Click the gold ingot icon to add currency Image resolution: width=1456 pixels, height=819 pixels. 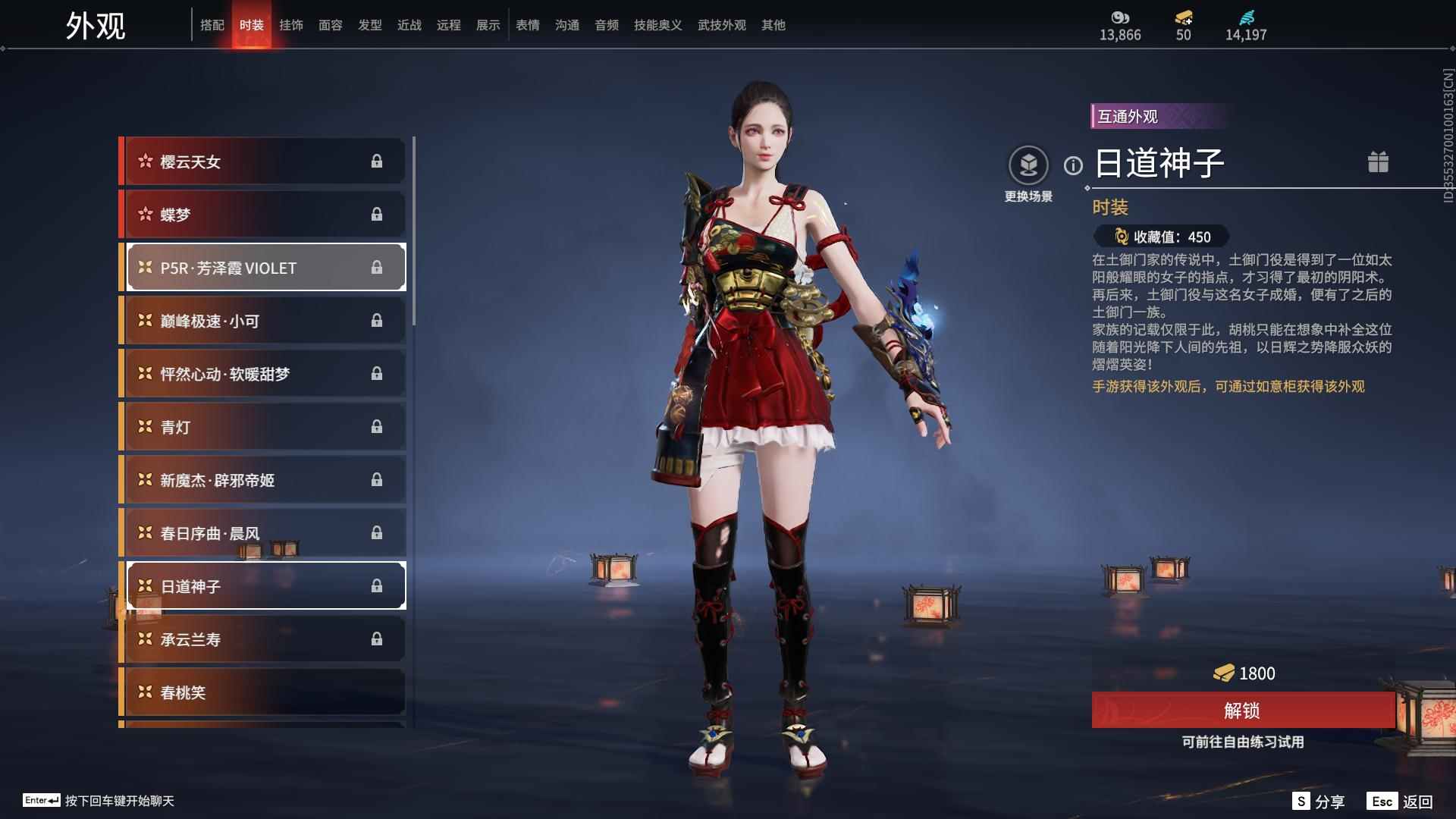(x=1182, y=17)
